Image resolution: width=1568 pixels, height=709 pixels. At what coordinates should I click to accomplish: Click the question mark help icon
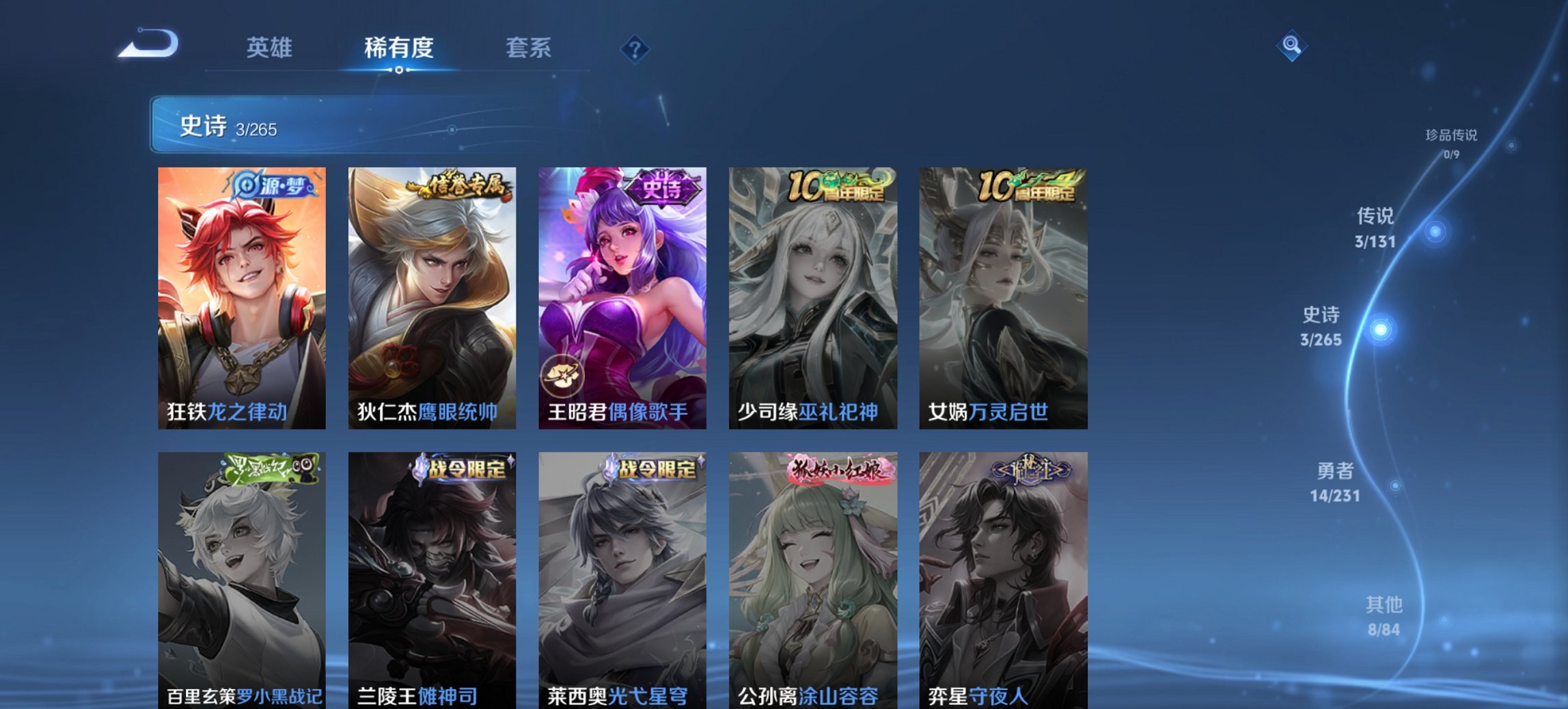click(634, 48)
